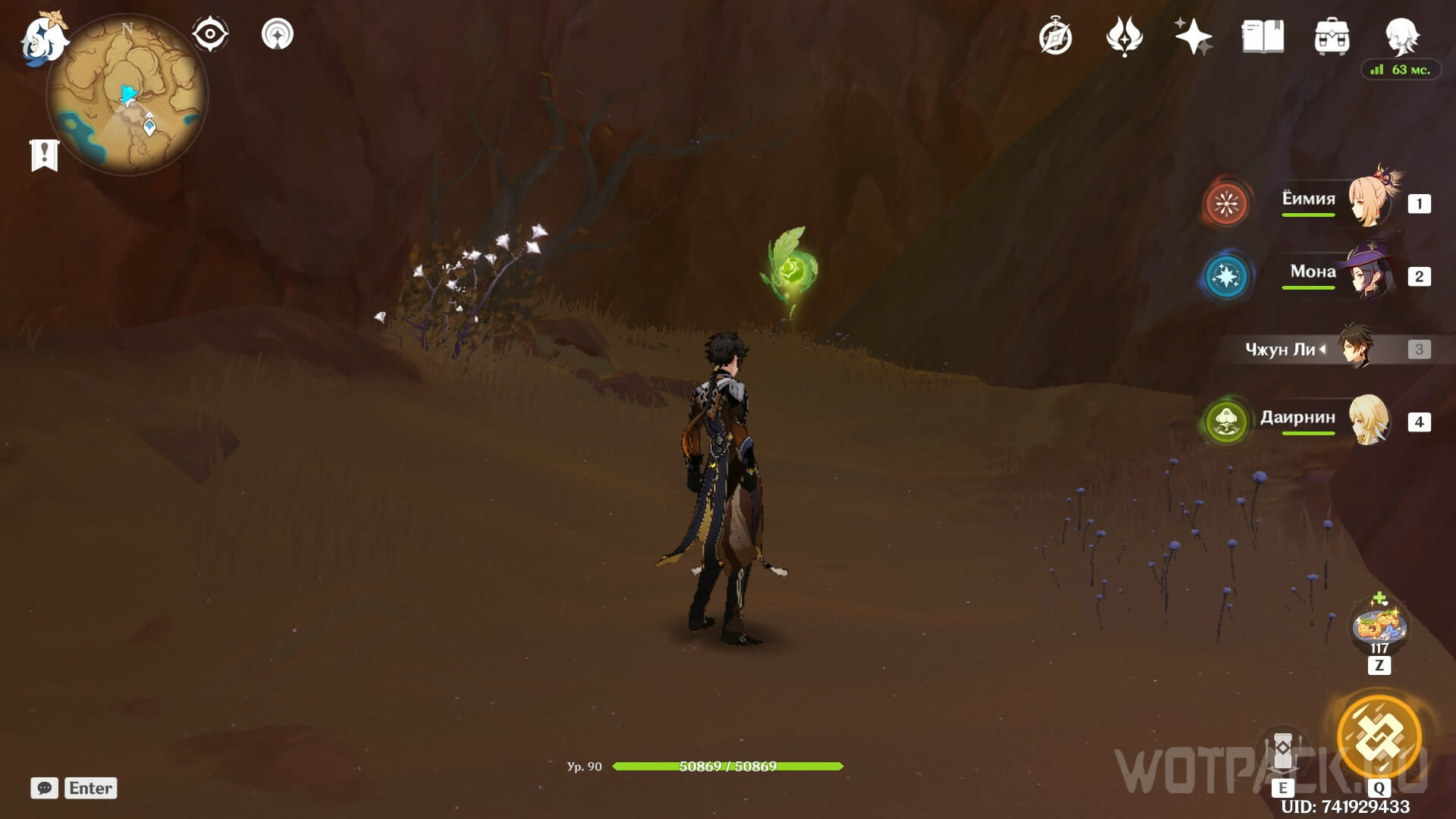Open the adventurer handbook book icon
Screen dimensions: 1456x819
pos(1263,36)
